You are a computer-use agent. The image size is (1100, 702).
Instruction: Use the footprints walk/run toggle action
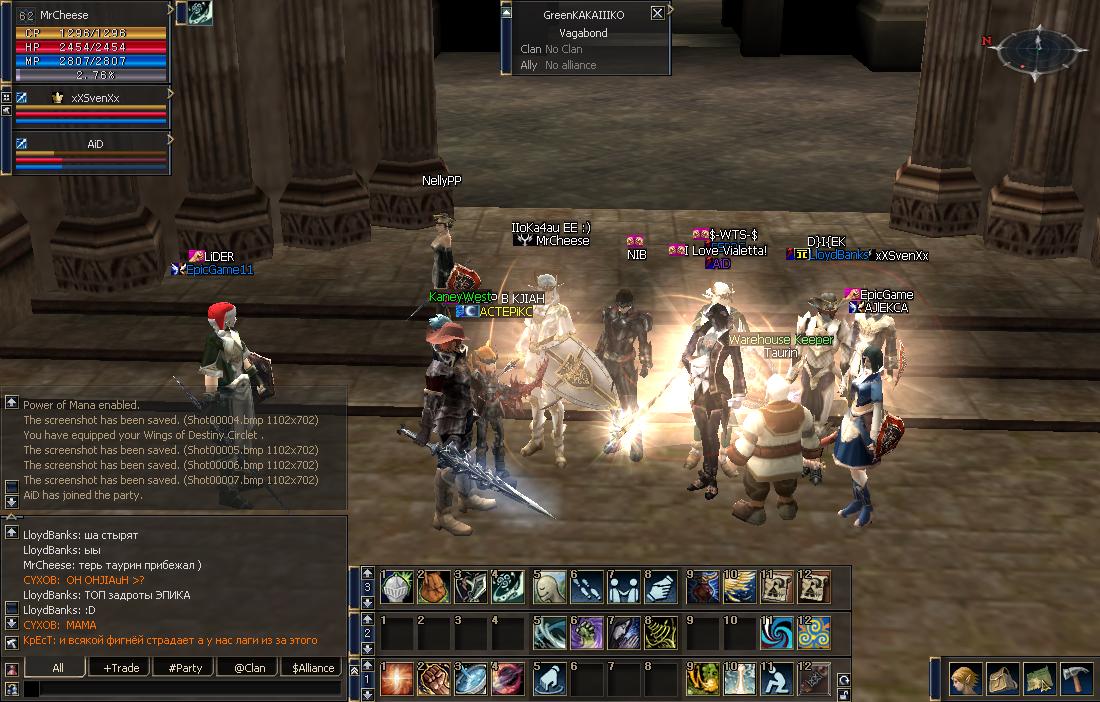588,587
